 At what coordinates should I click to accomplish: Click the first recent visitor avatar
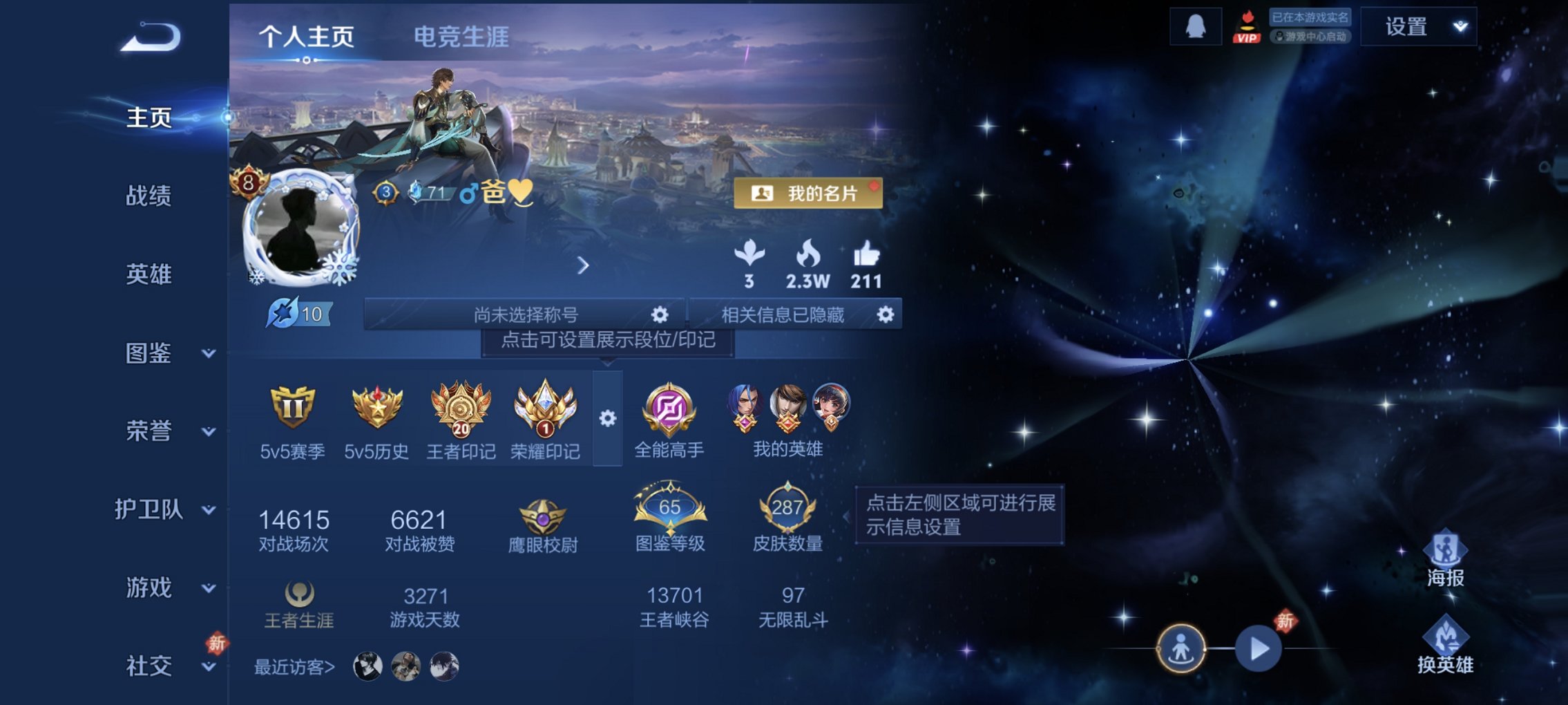pos(369,664)
